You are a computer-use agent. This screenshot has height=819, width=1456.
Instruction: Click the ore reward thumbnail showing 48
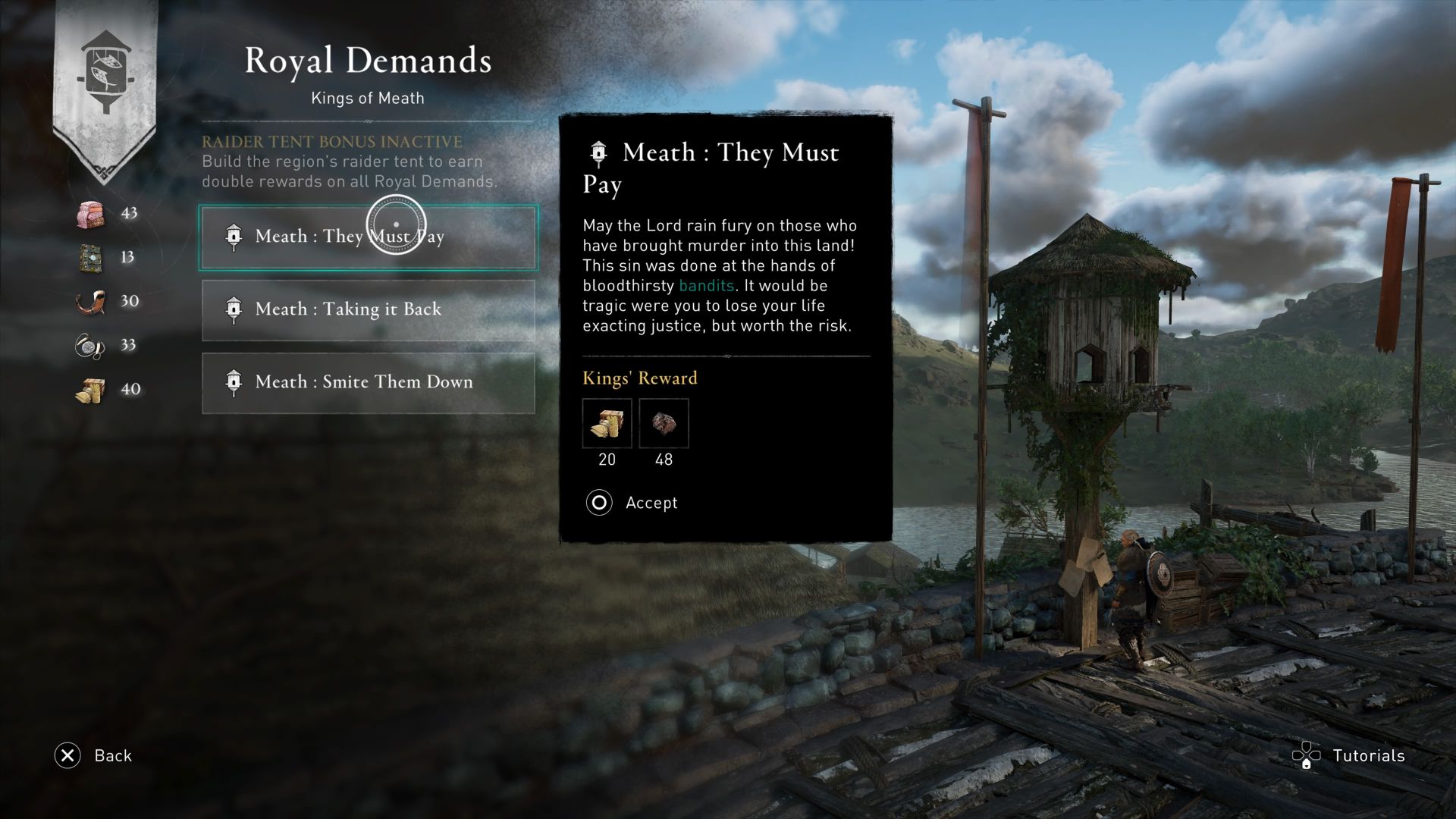tap(664, 423)
